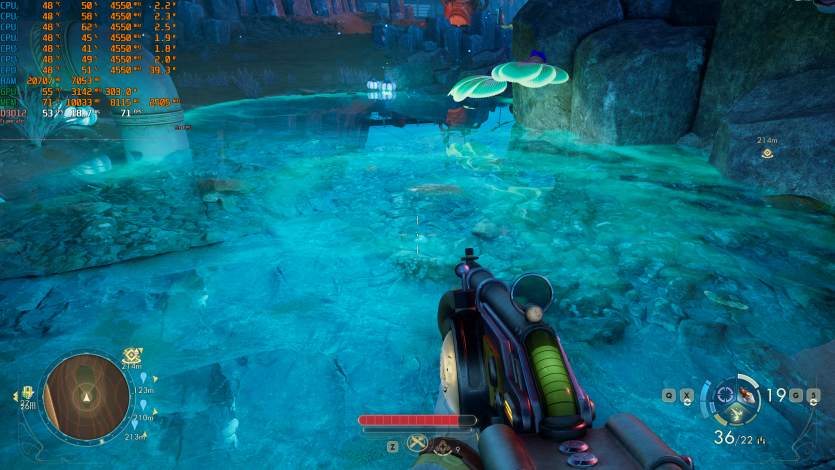Select the crossed-tools icon beside the Z key
Viewport: 835px width, 470px height.
coord(417,444)
